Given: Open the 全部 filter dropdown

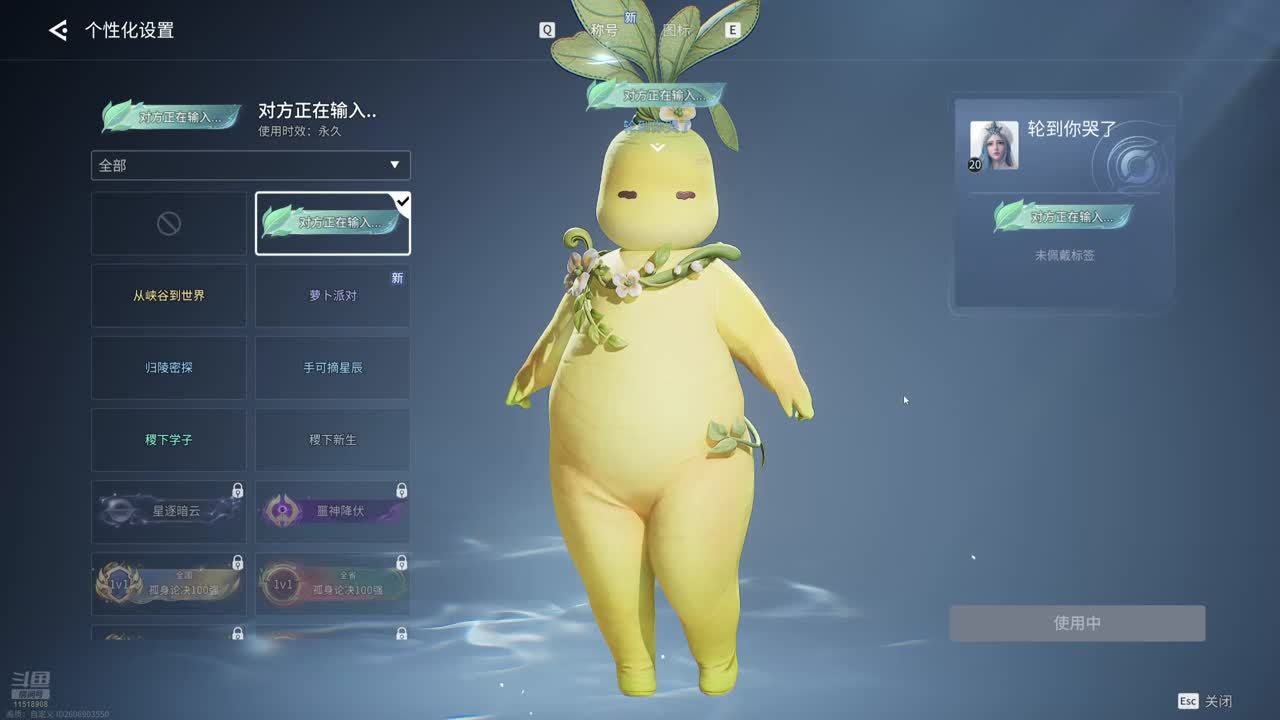Looking at the screenshot, I should click(250, 165).
